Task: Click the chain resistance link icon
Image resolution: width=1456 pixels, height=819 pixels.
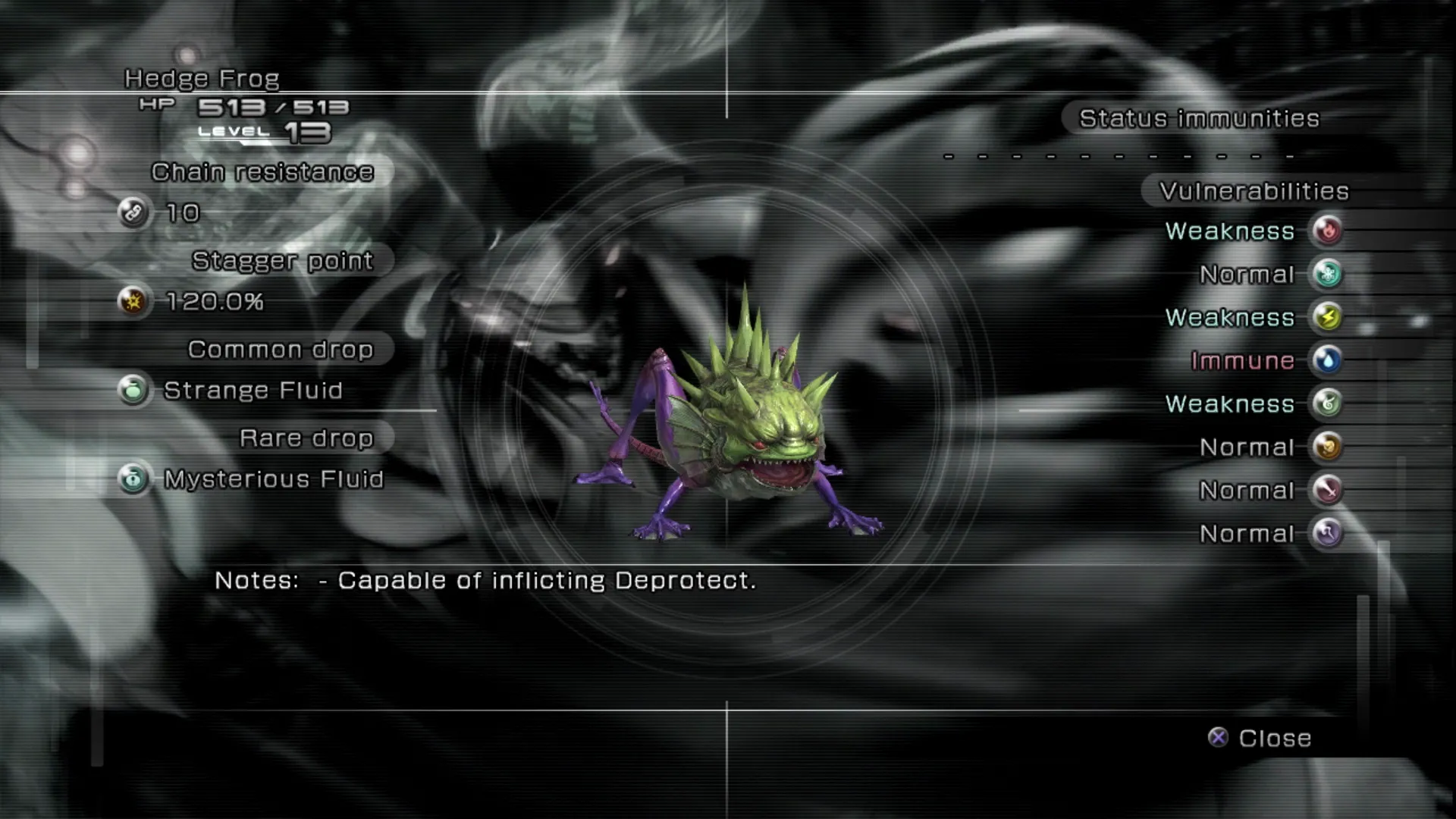Action: 133,212
